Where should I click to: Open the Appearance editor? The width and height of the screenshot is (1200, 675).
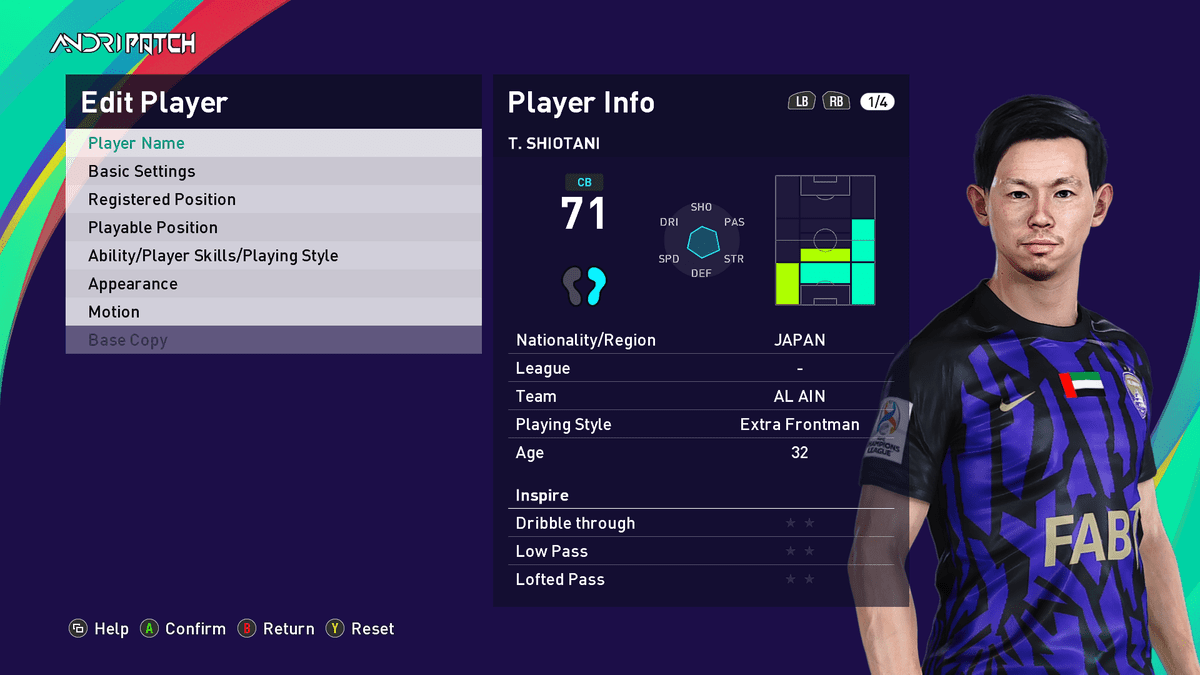(273, 283)
